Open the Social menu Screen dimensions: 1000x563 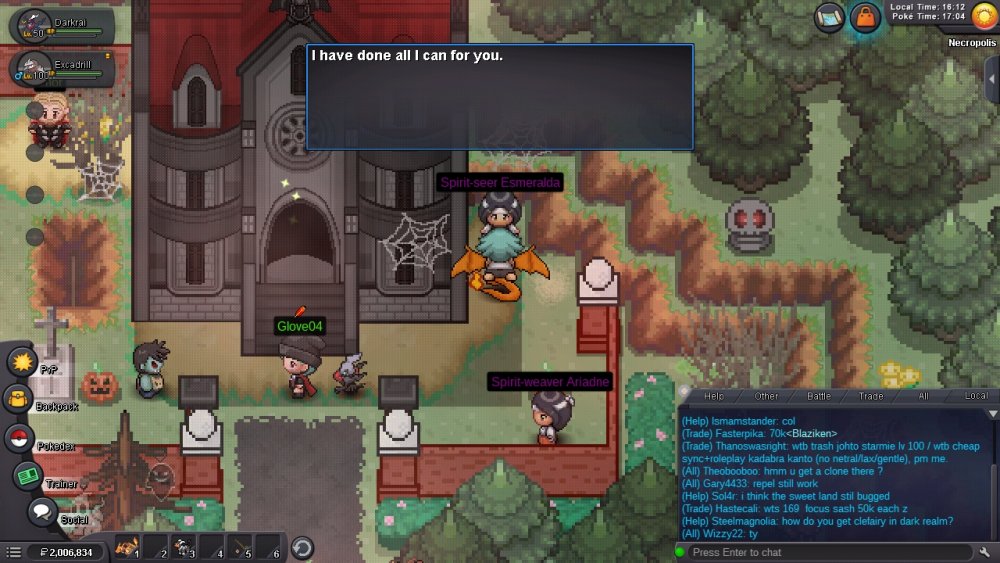coord(41,512)
